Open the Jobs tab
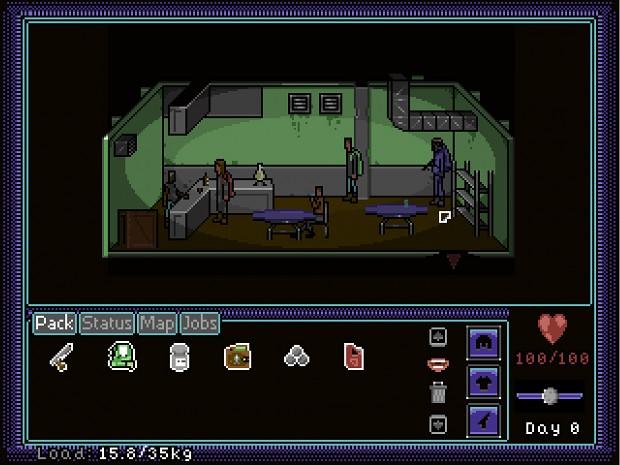Image resolution: width=620 pixels, height=465 pixels. coord(200,323)
